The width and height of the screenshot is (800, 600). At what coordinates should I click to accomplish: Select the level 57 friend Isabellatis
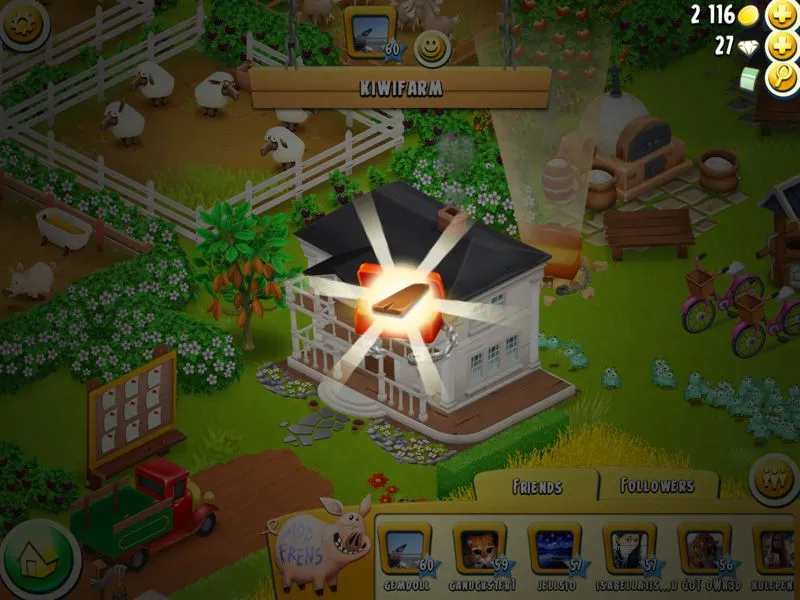629,549
